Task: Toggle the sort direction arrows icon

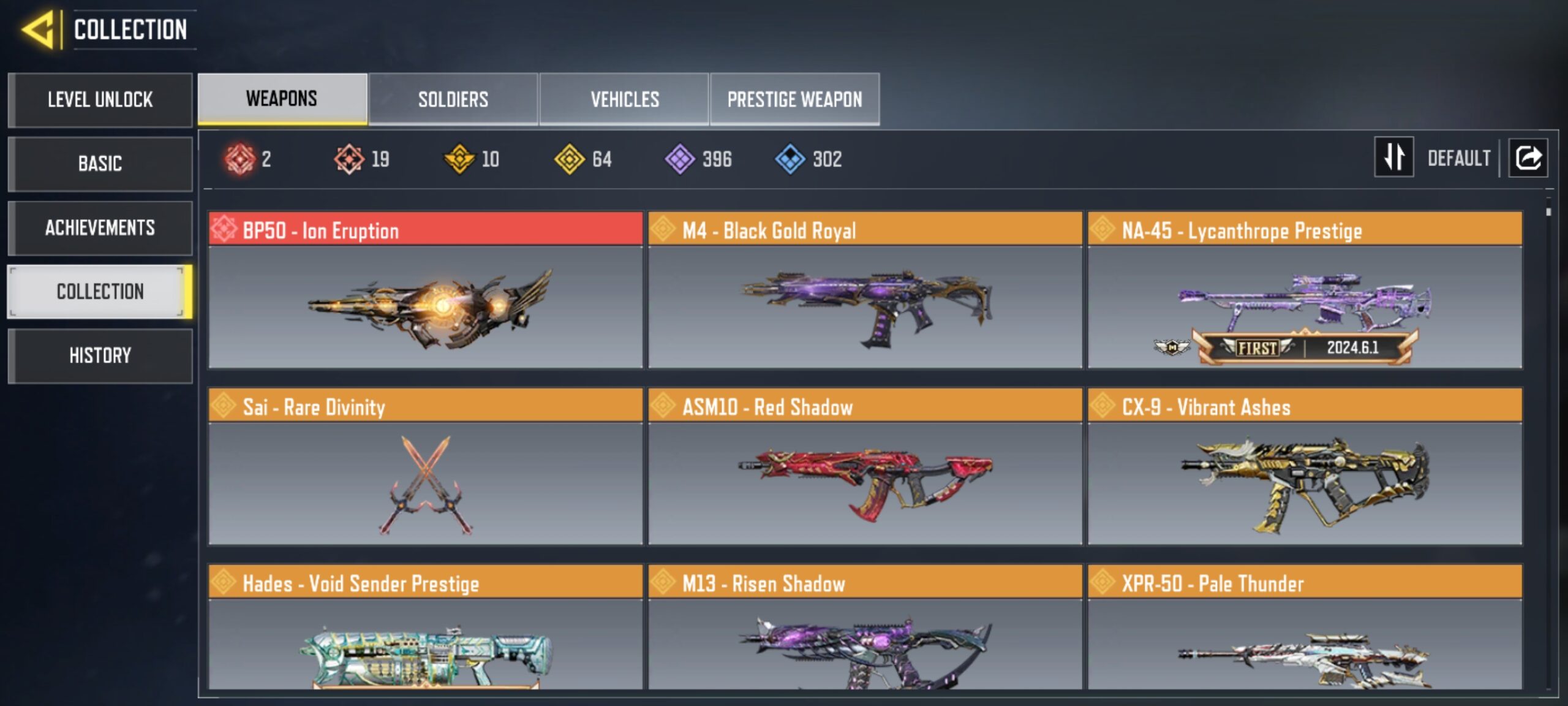Action: point(1393,158)
